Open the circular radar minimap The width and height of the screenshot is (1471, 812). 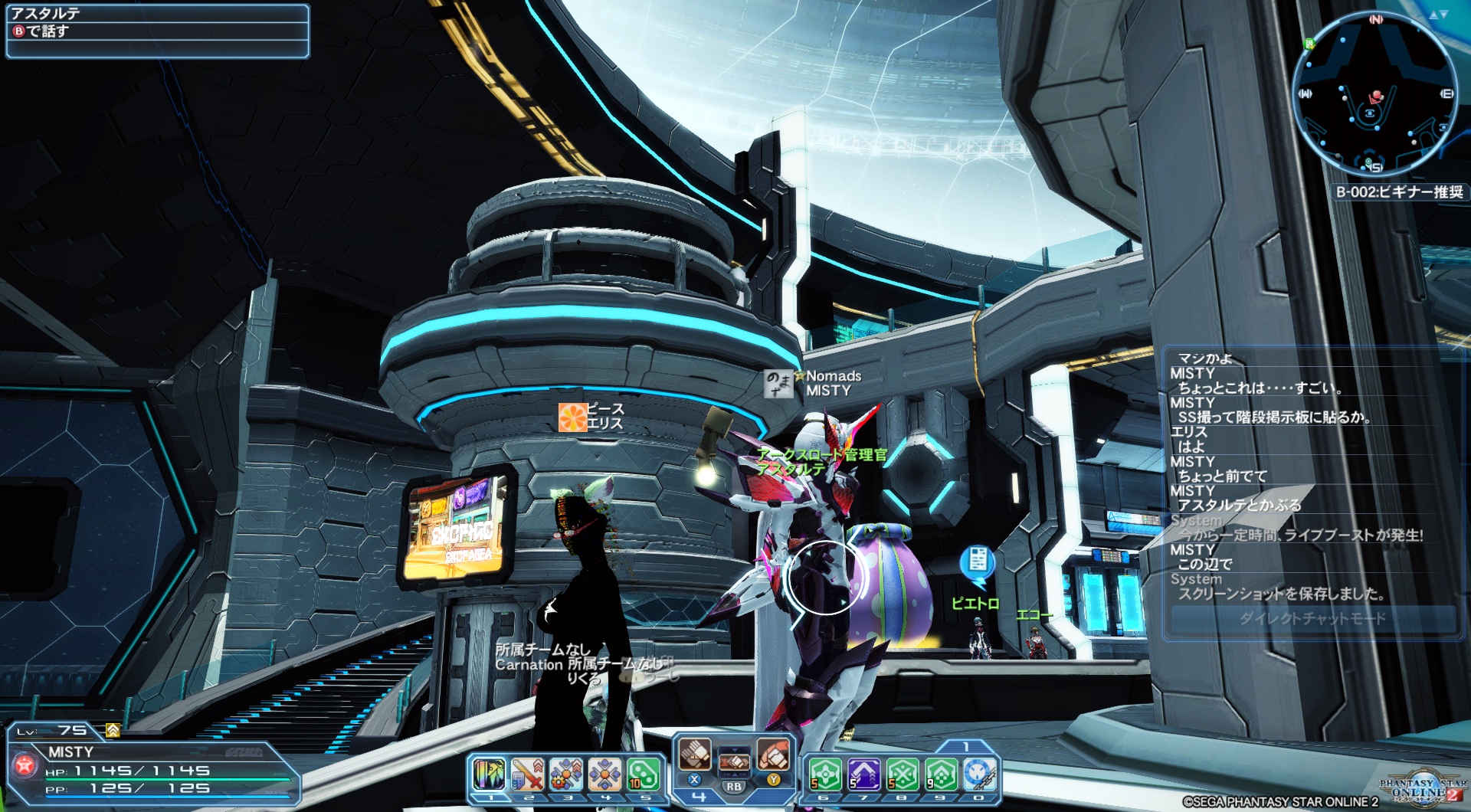1374,95
